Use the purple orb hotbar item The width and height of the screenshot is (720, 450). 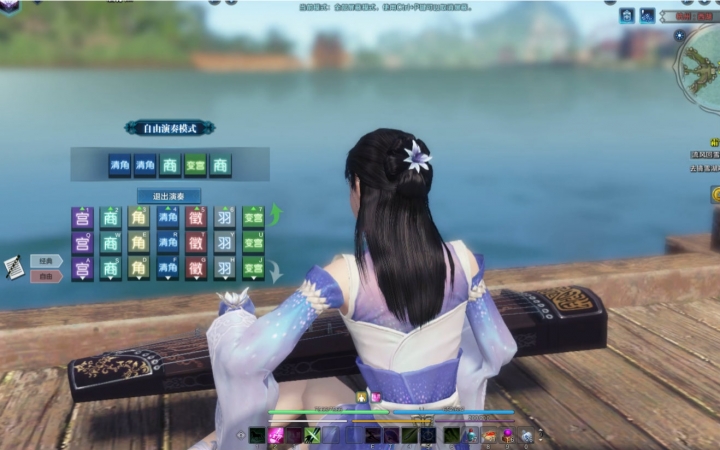click(x=507, y=436)
